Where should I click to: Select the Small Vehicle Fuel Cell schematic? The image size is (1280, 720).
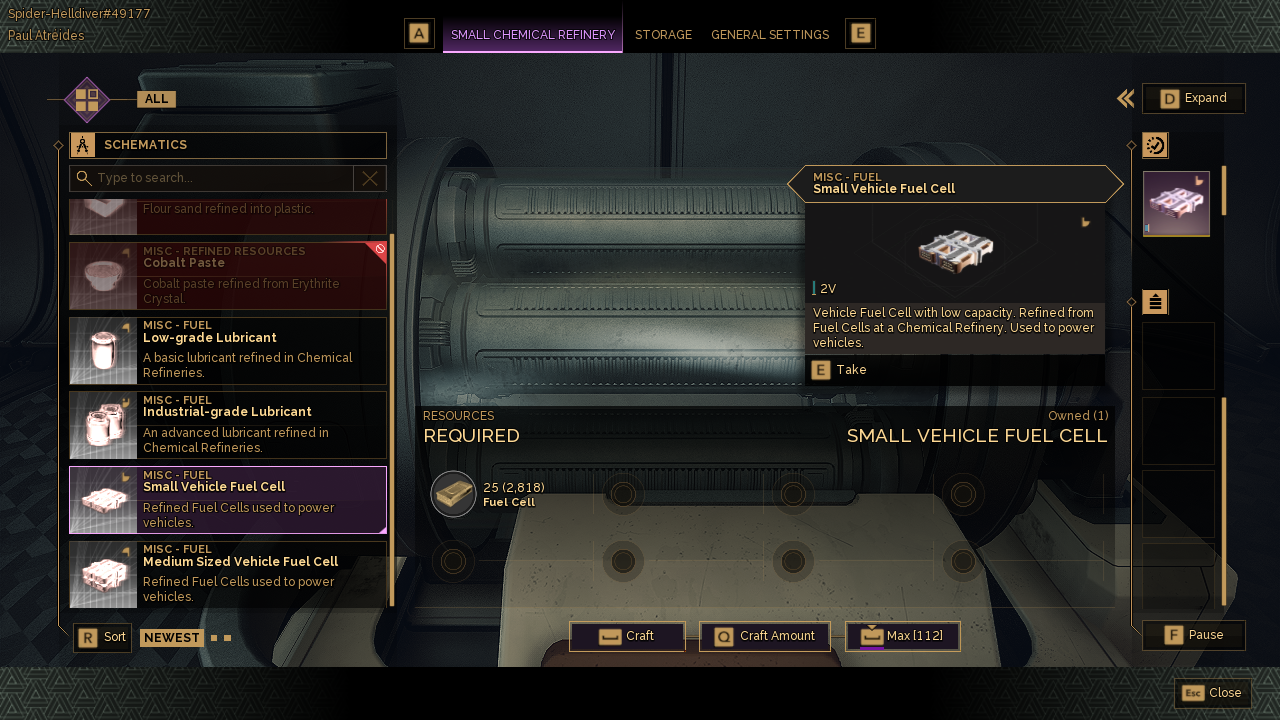coord(228,500)
